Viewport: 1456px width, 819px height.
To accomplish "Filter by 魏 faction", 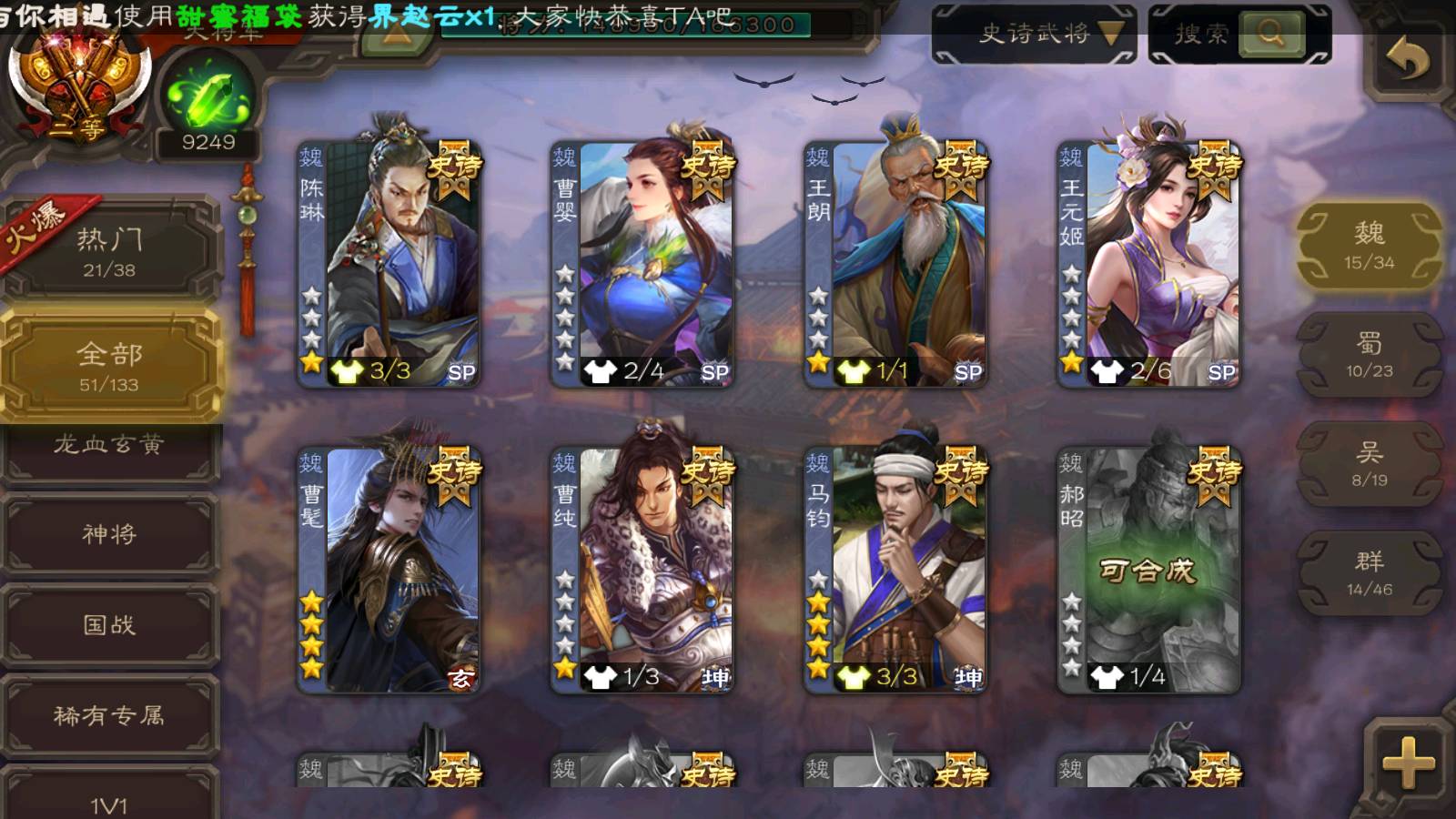I will [1369, 246].
